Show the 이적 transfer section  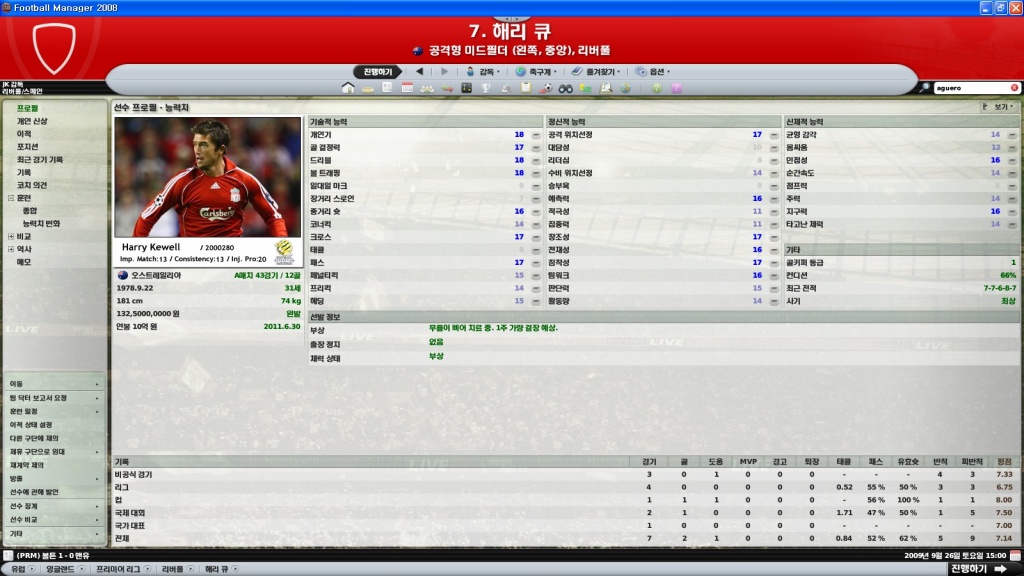(24, 134)
